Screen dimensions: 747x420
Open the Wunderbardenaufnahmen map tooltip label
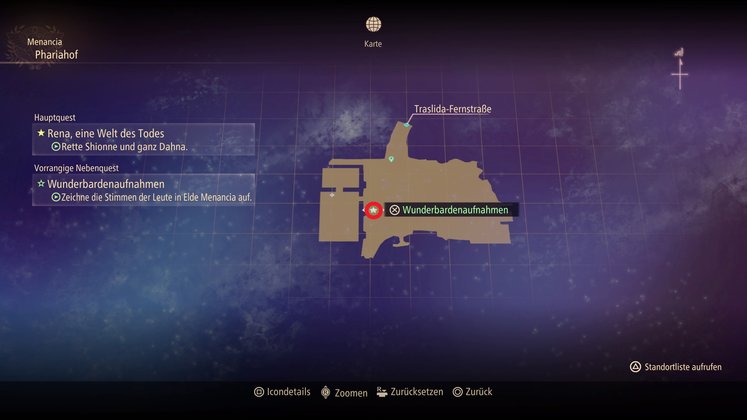451,210
